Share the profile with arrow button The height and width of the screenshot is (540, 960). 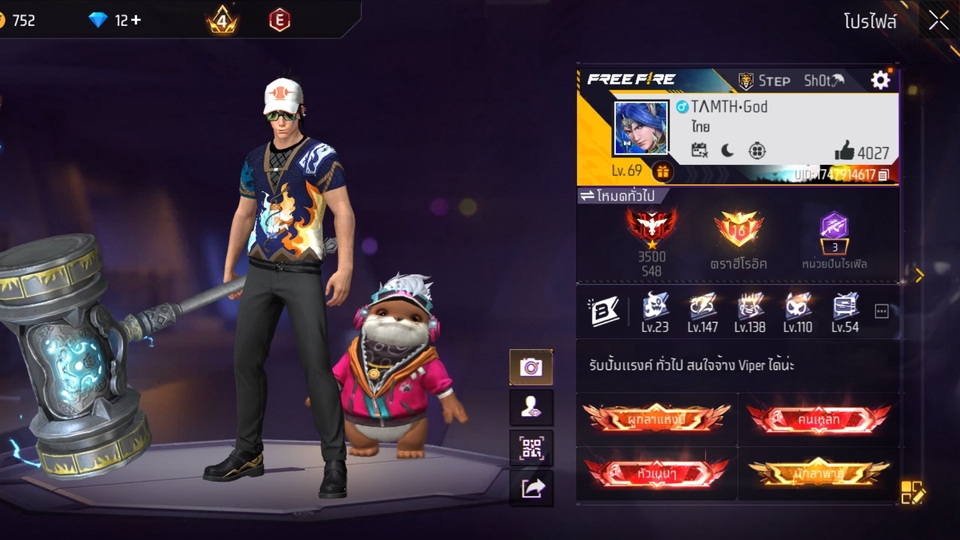coord(531,487)
